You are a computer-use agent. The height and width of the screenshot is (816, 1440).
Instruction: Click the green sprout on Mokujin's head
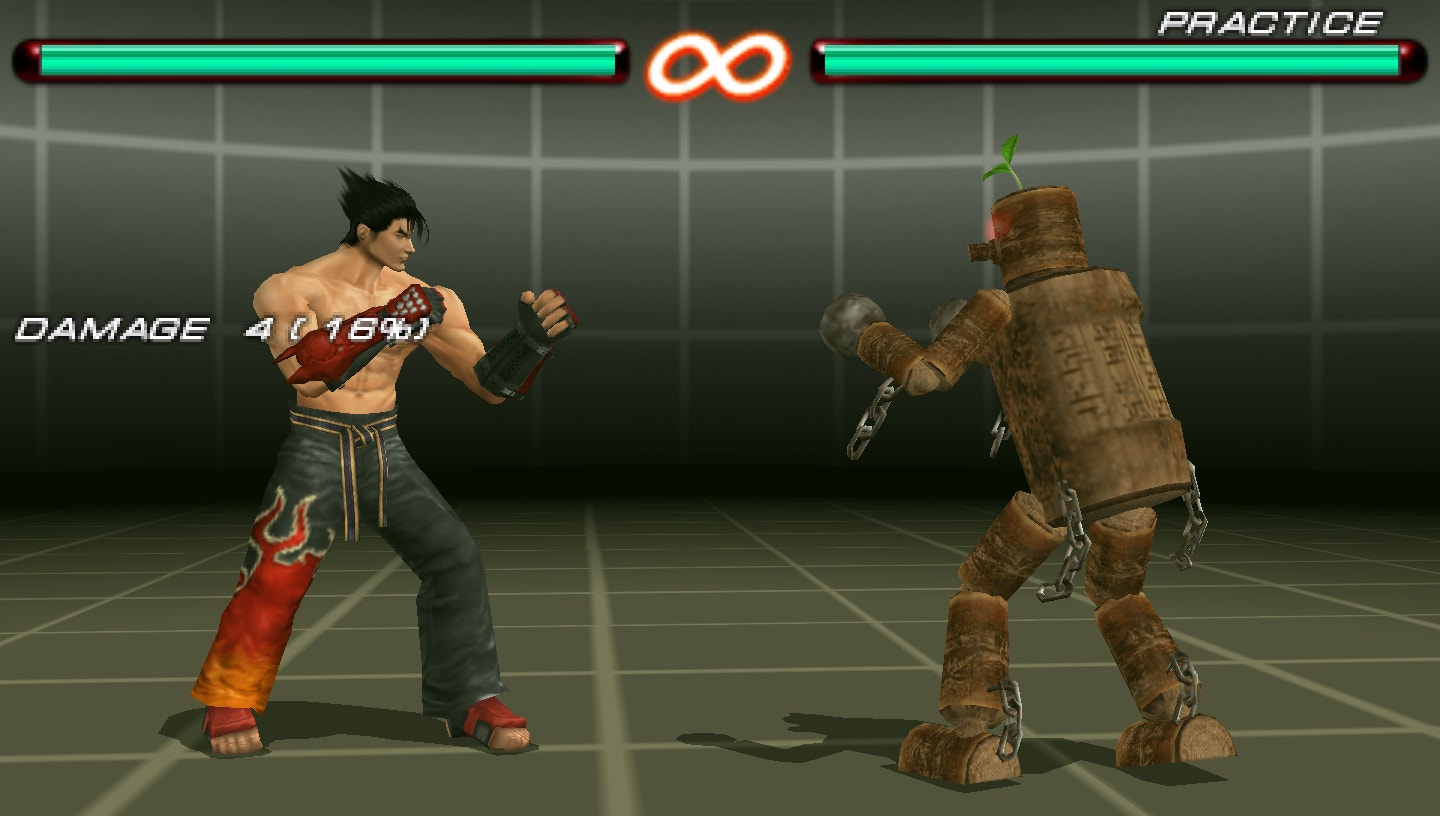click(1005, 160)
